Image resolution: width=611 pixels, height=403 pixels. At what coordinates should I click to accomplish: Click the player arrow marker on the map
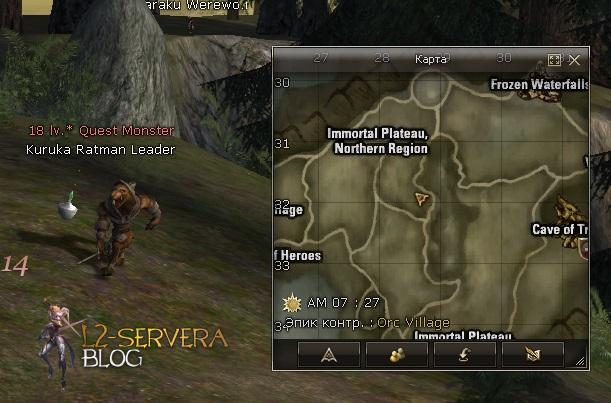(423, 199)
